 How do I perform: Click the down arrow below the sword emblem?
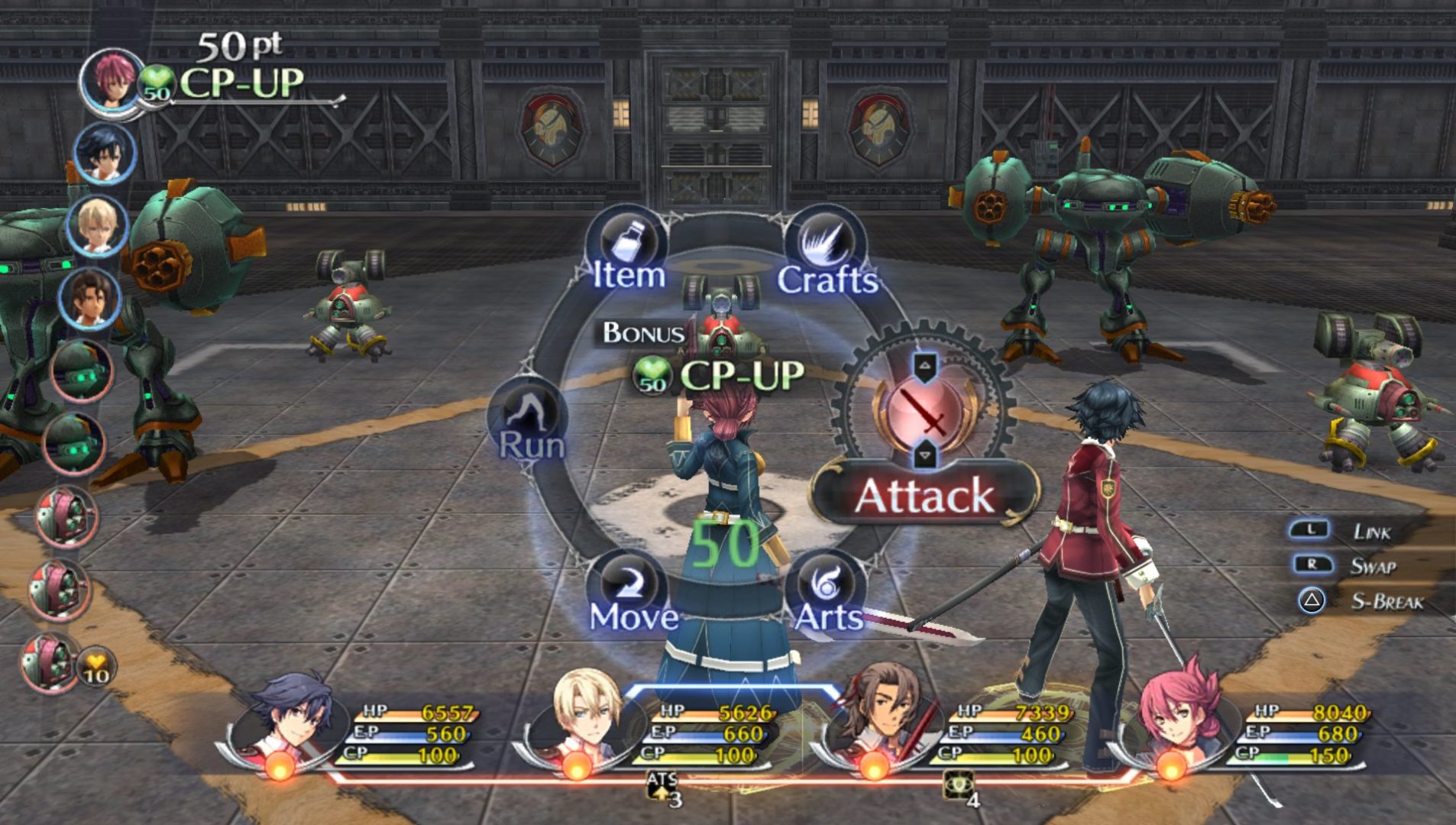tap(925, 455)
